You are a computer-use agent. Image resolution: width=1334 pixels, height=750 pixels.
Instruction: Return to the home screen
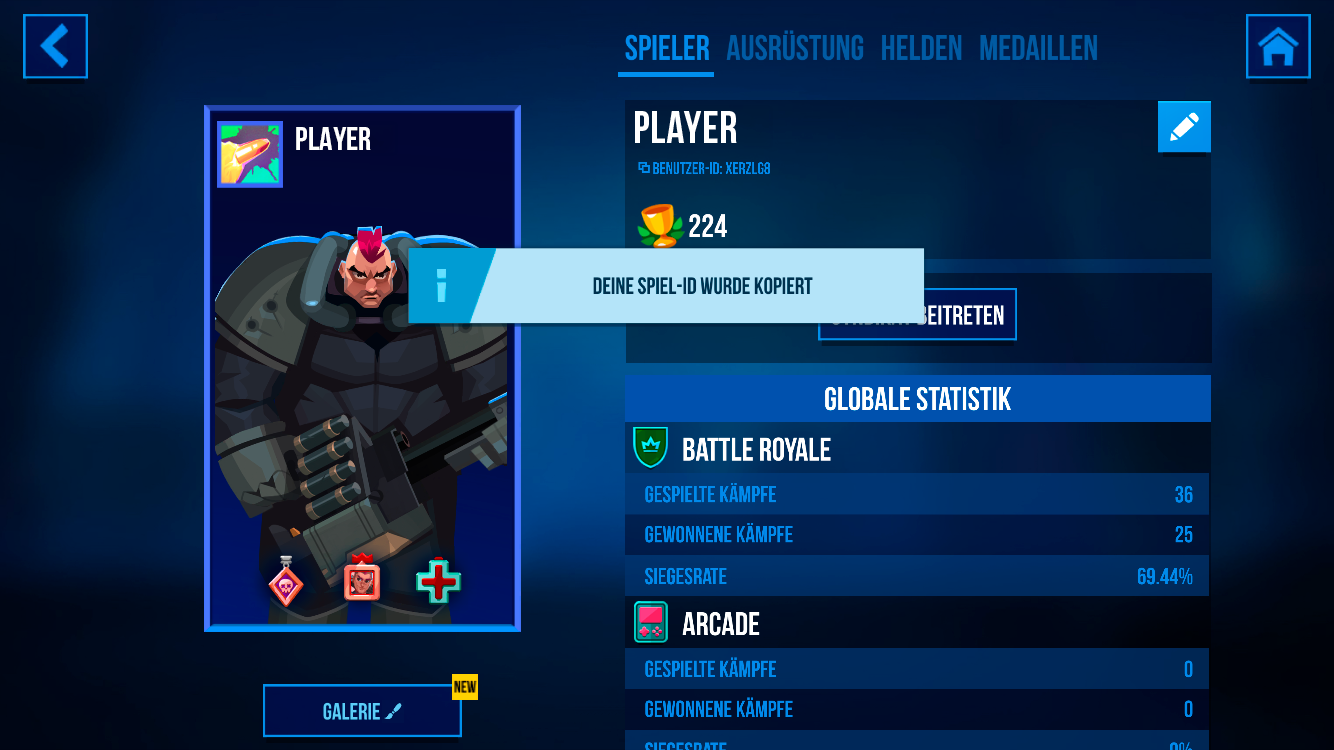point(1278,46)
